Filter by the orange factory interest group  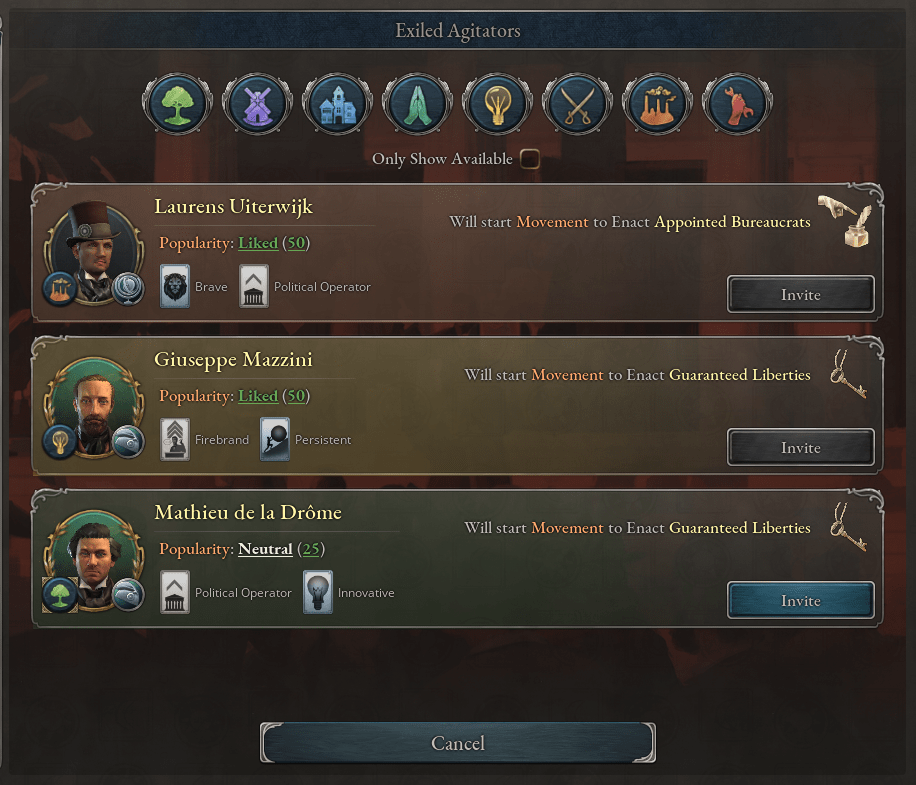(657, 103)
